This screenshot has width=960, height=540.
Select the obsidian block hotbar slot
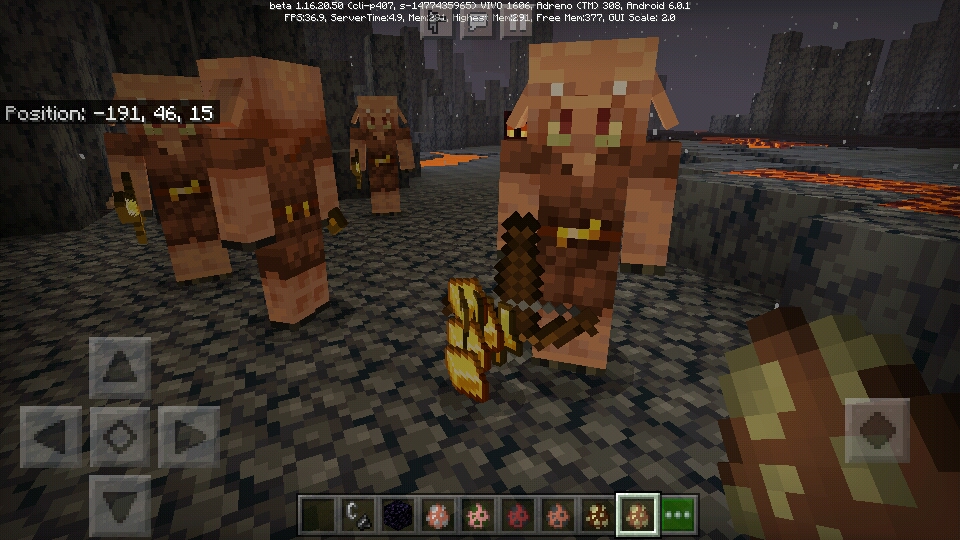397,515
